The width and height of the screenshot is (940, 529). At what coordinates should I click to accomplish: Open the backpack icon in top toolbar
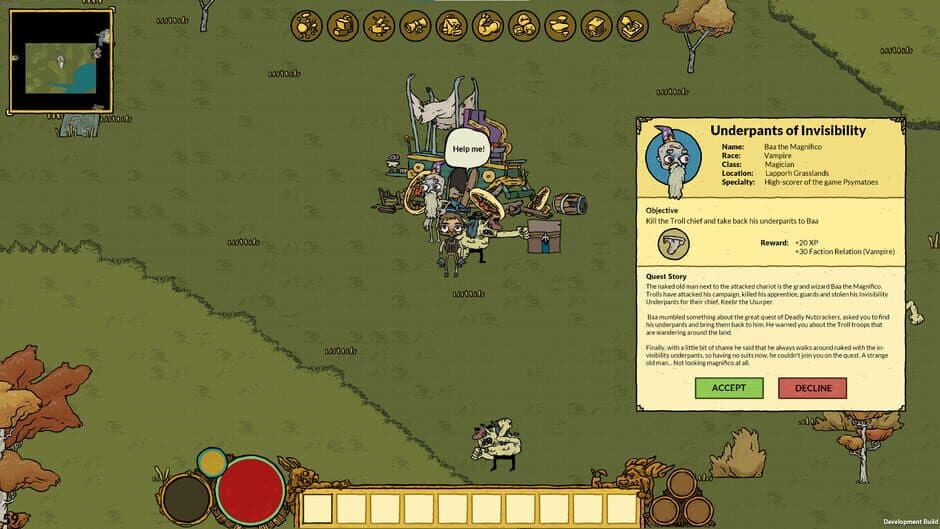click(451, 25)
